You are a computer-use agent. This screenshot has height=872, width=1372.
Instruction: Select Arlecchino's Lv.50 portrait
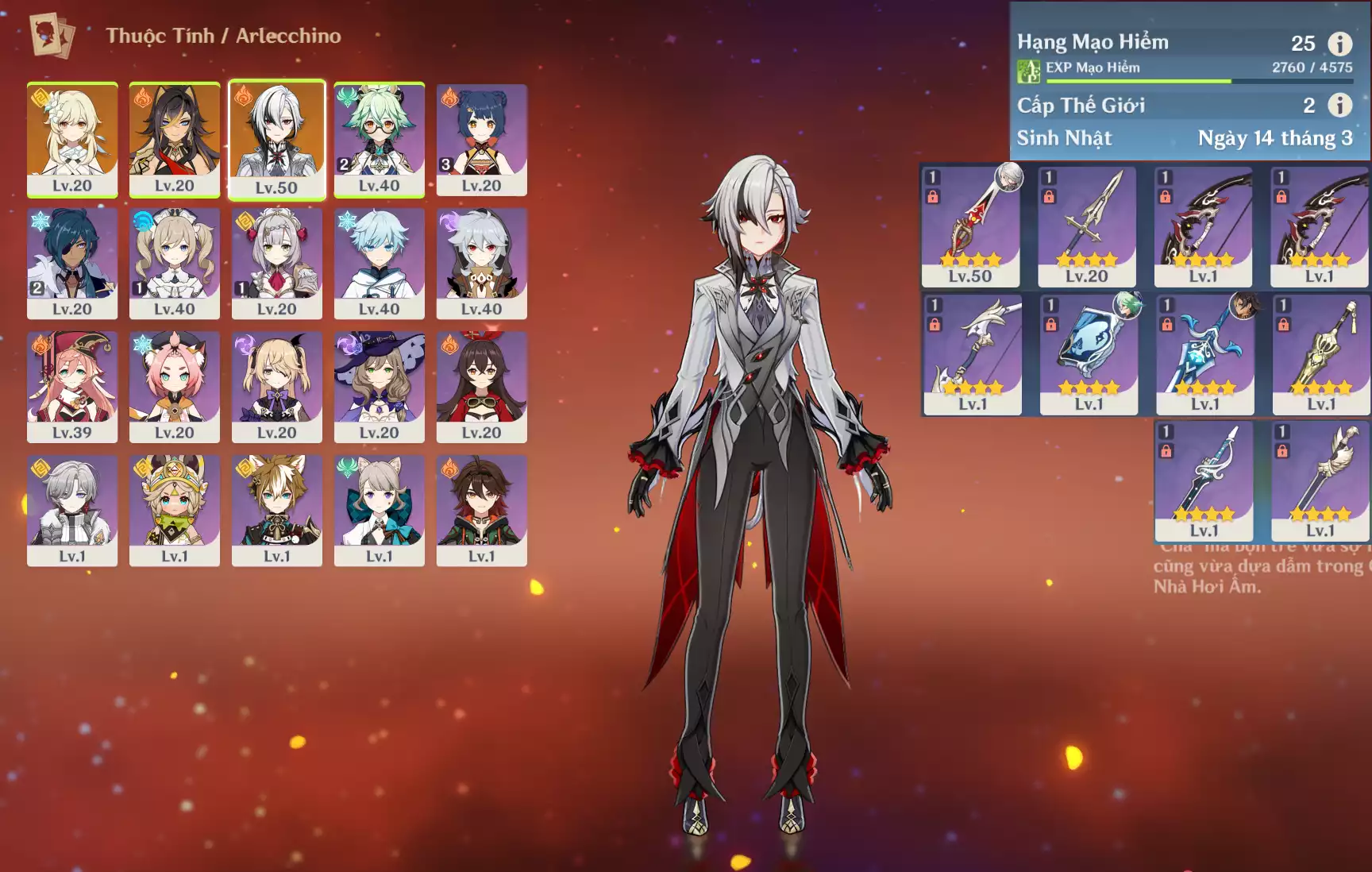tap(277, 138)
